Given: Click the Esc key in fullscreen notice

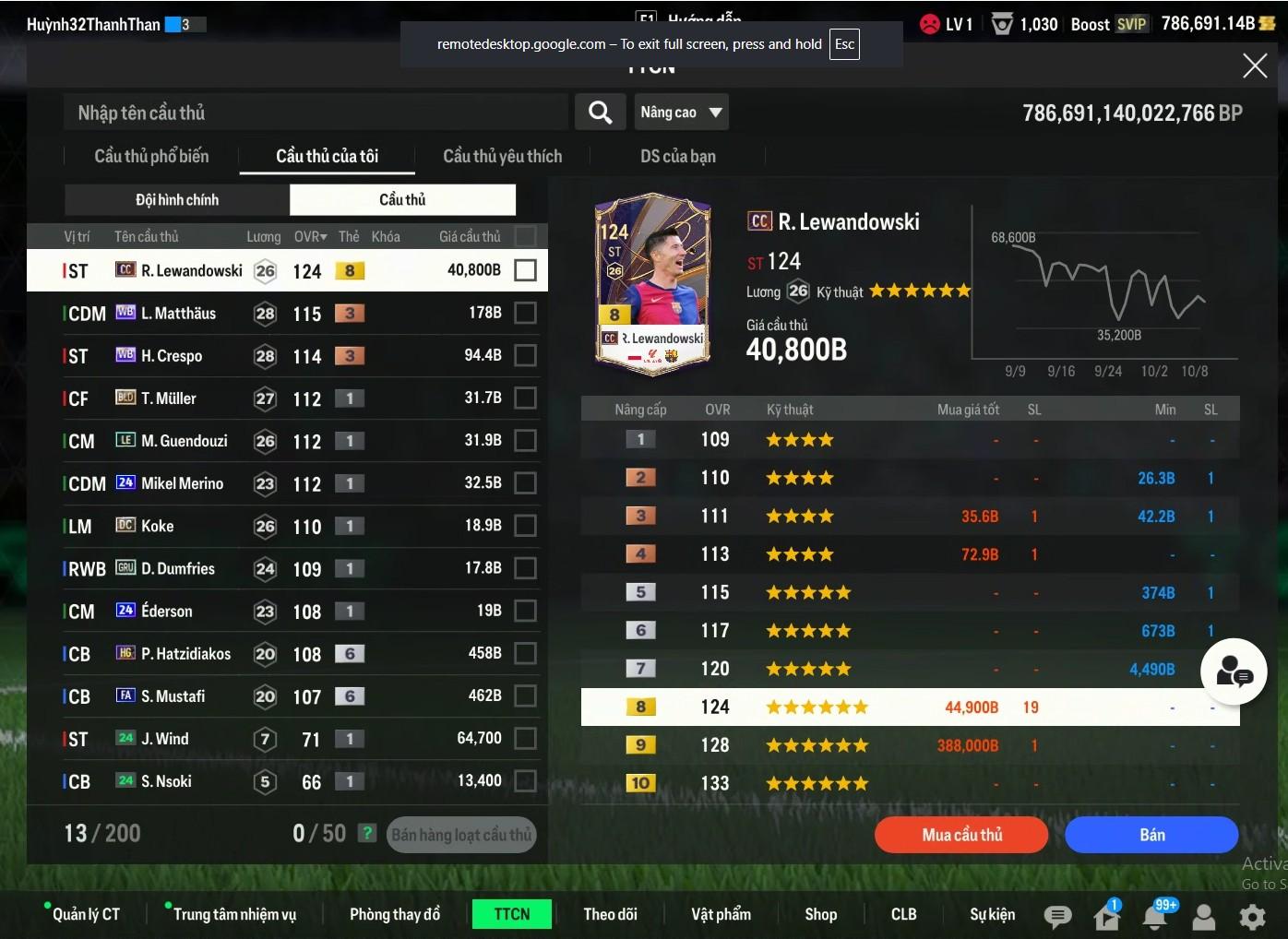Looking at the screenshot, I should pos(844,44).
